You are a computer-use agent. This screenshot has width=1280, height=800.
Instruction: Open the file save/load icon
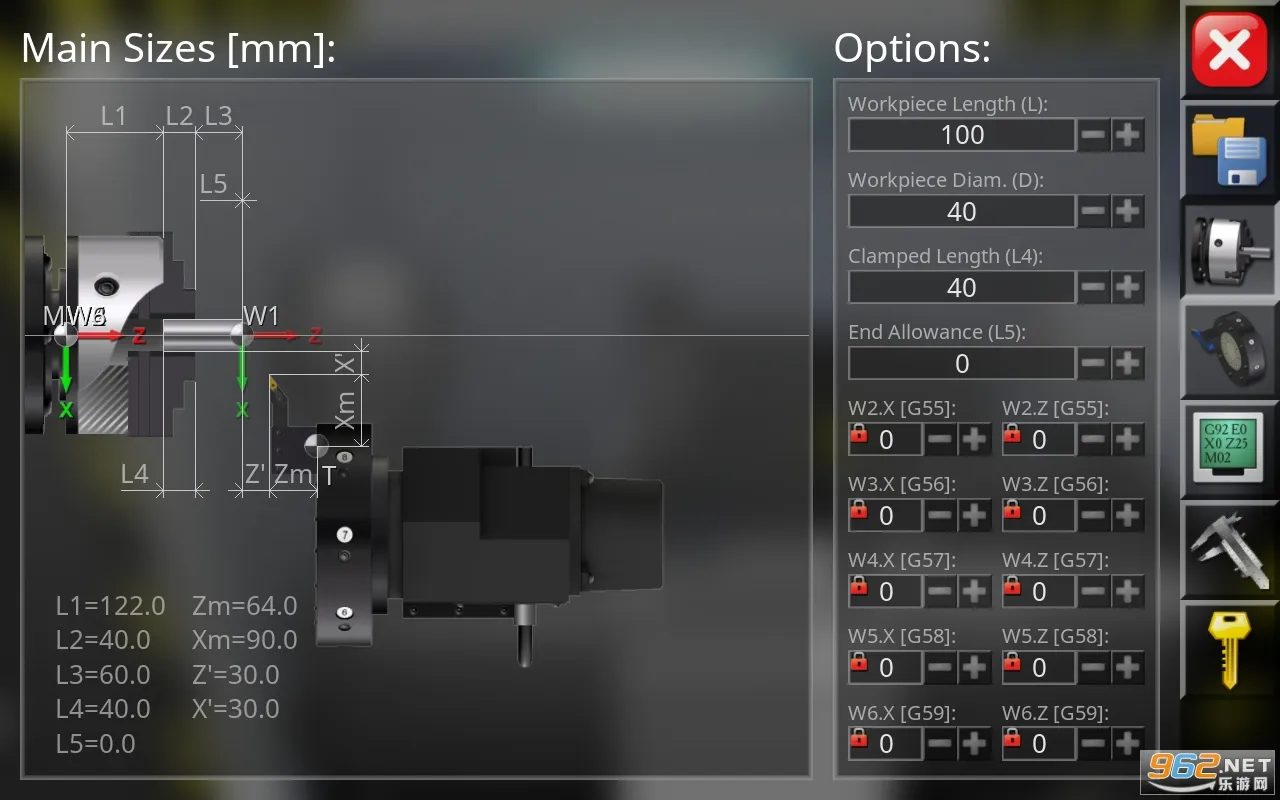coord(1229,150)
